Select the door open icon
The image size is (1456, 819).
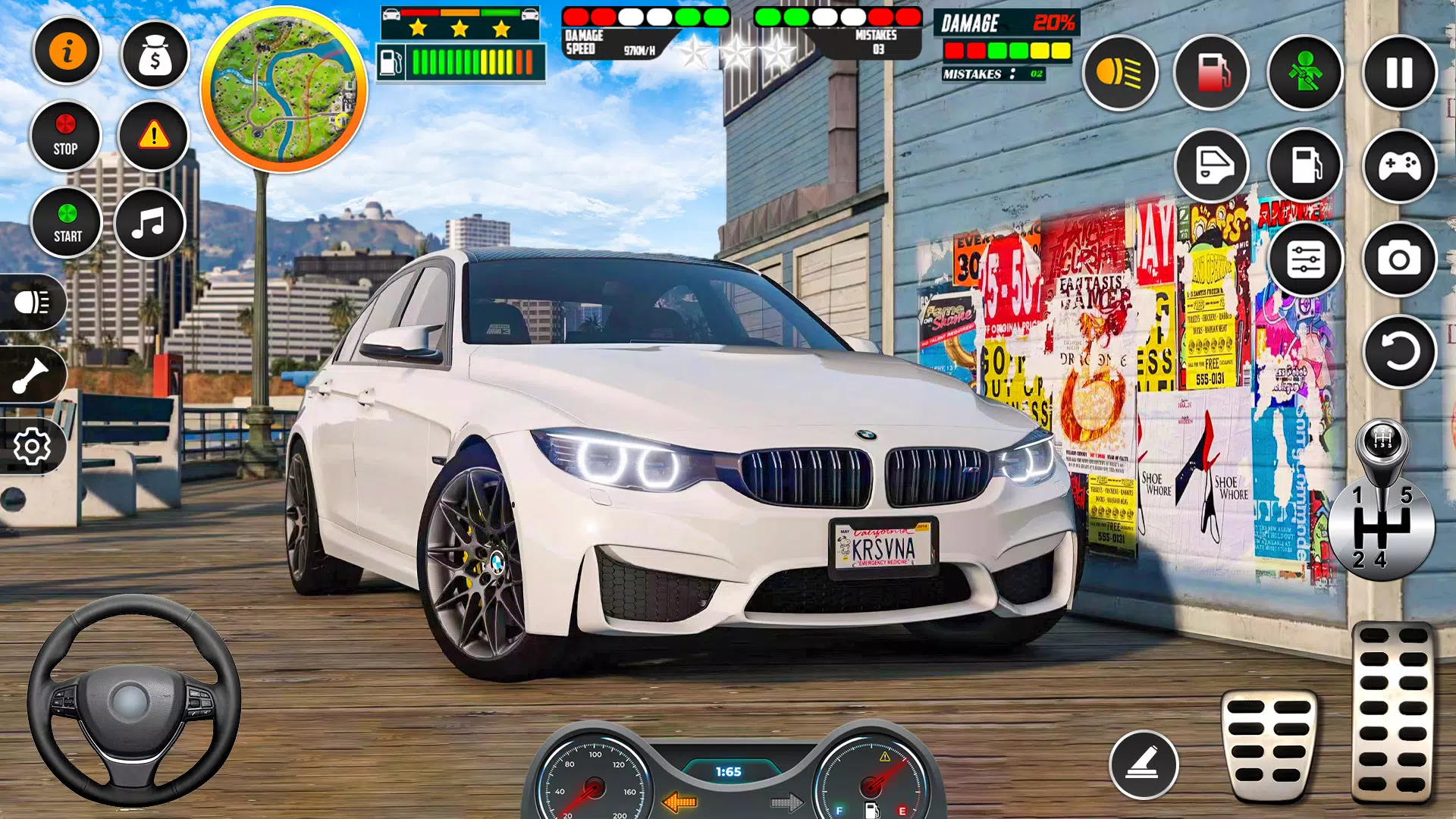click(1211, 165)
